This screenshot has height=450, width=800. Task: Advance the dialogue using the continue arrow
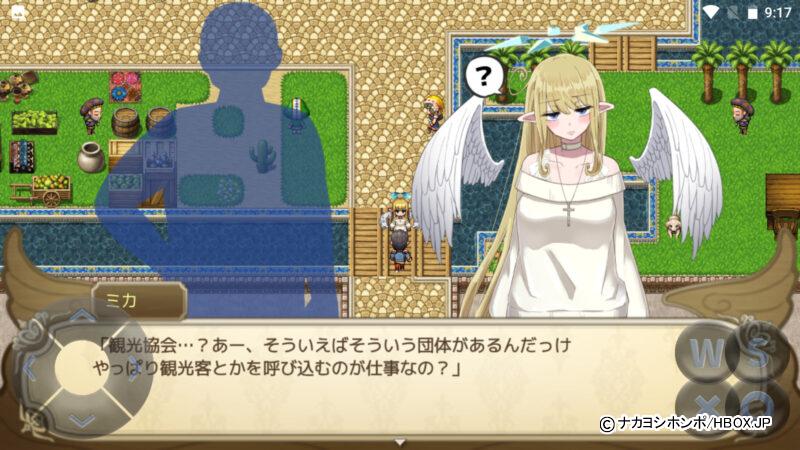[400, 441]
